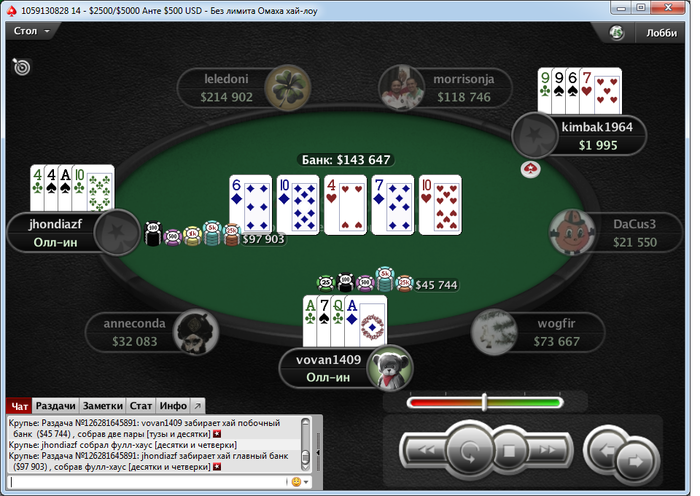Viewport: 700px width, 496px height.
Task: Fast-forward the hand replay
Action: (549, 451)
